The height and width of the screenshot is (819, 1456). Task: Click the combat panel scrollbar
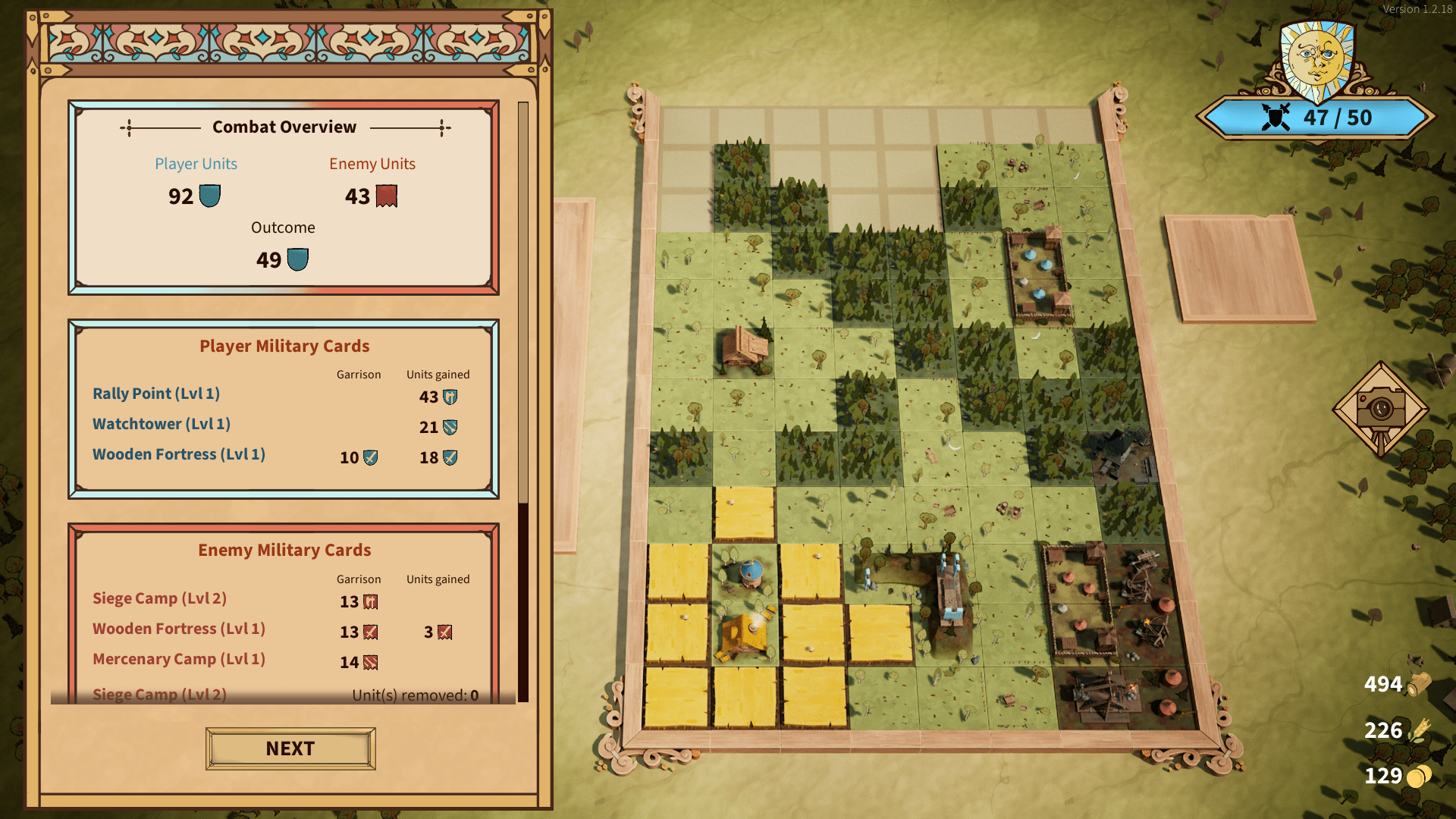522,303
